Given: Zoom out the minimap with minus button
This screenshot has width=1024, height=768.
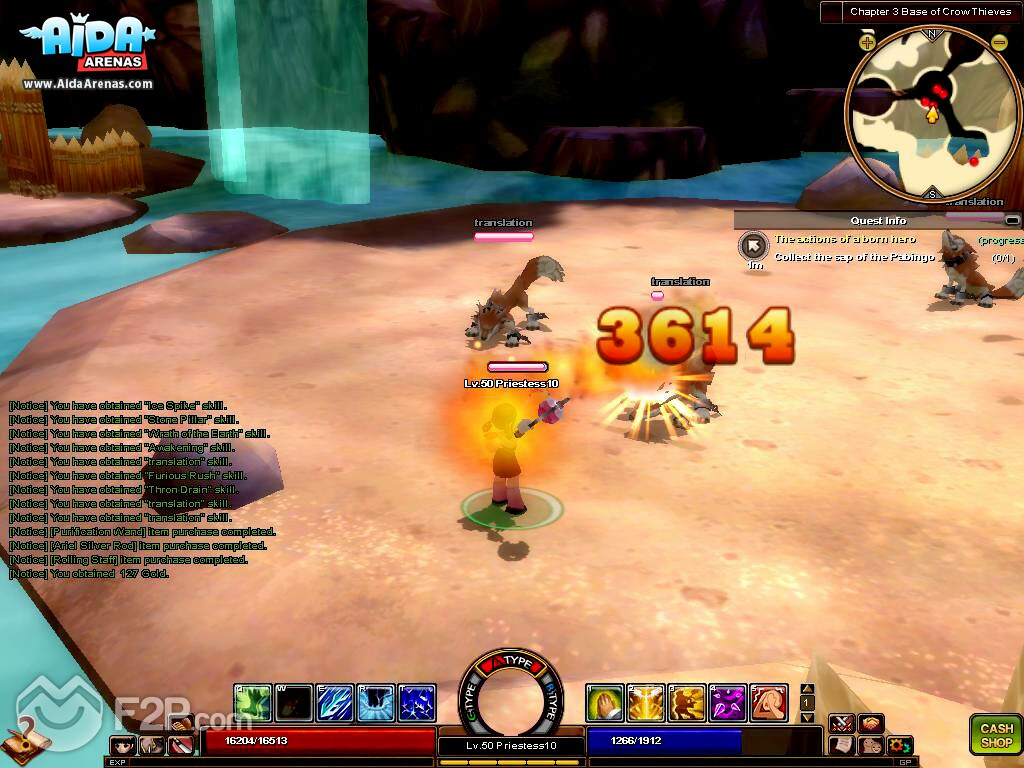Looking at the screenshot, I should [999, 42].
